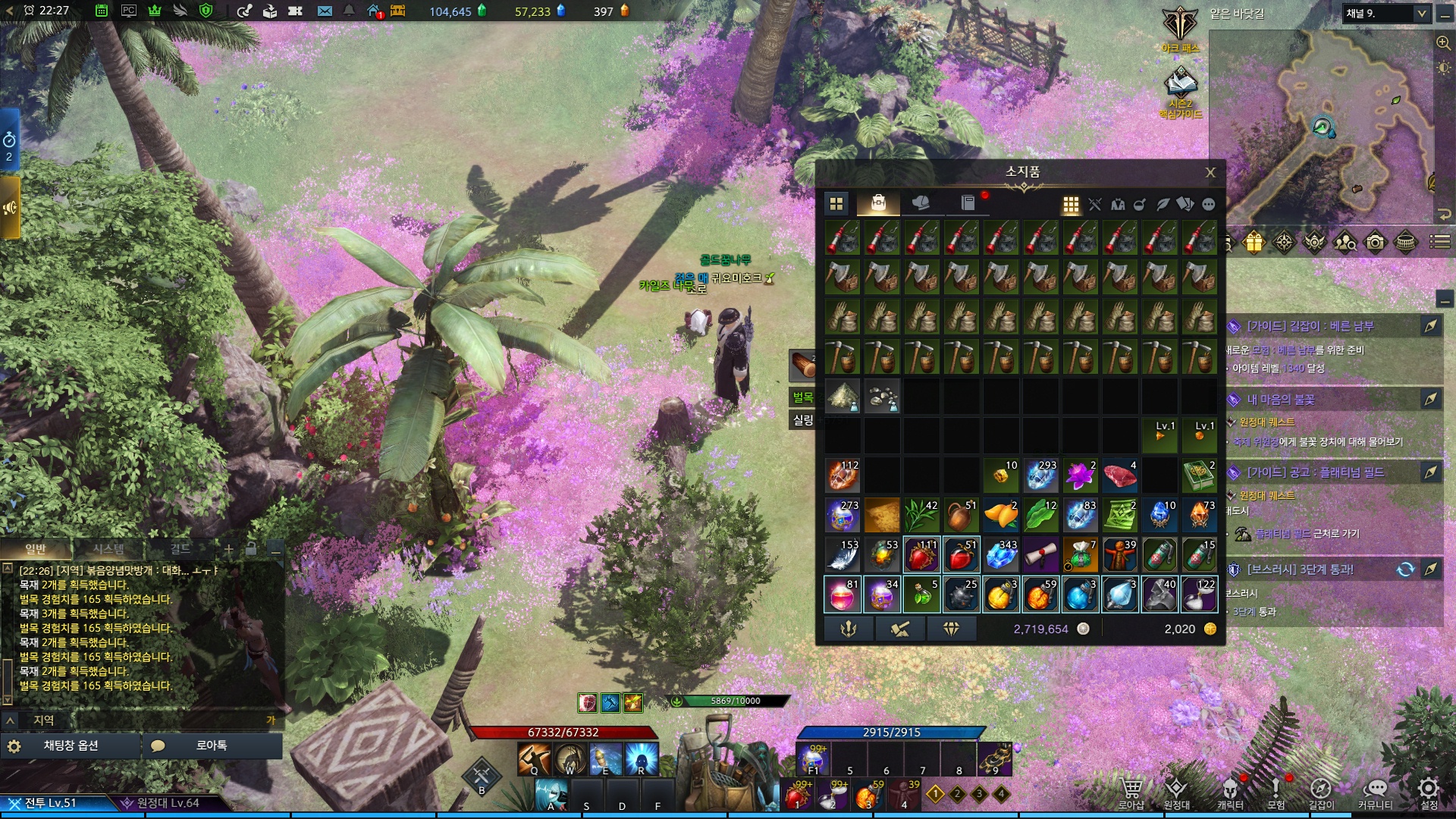The height and width of the screenshot is (819, 1456).
Task: Click the 로아톡 button
Action: (x=211, y=746)
